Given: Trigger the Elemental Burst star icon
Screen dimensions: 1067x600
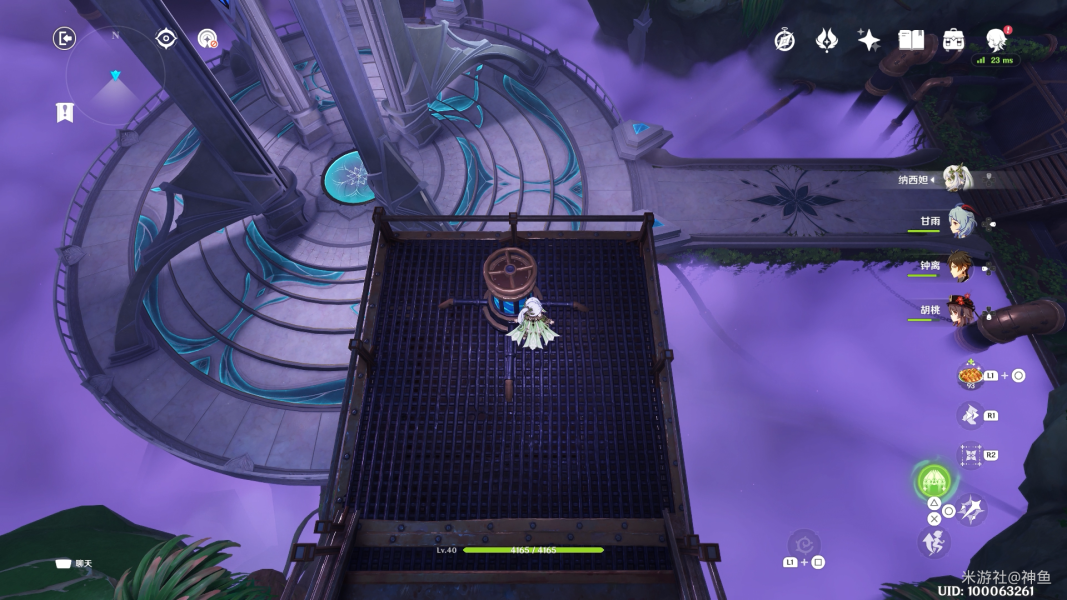Looking at the screenshot, I should (970, 511).
